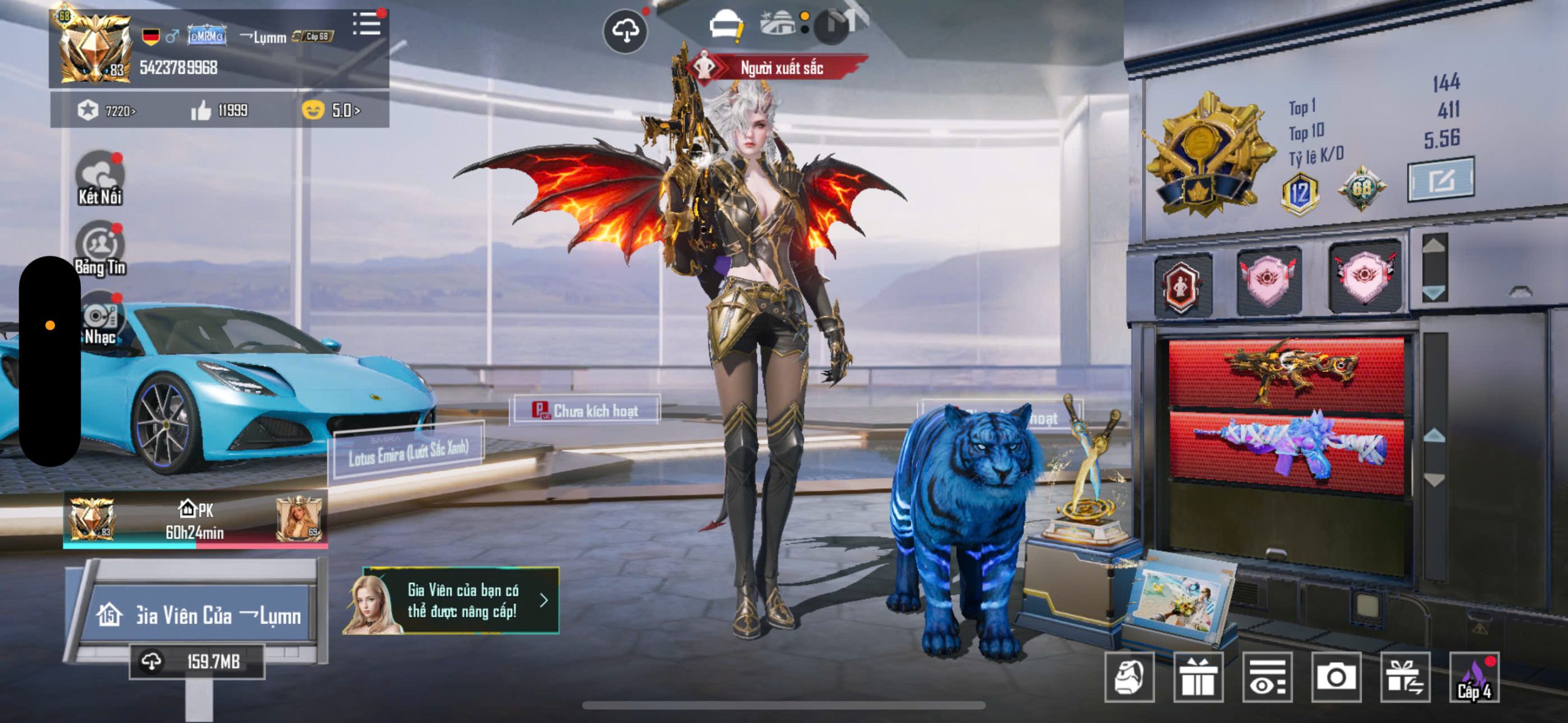1568x723 pixels.
Task: Edit the stats showcase panel
Action: click(1441, 179)
